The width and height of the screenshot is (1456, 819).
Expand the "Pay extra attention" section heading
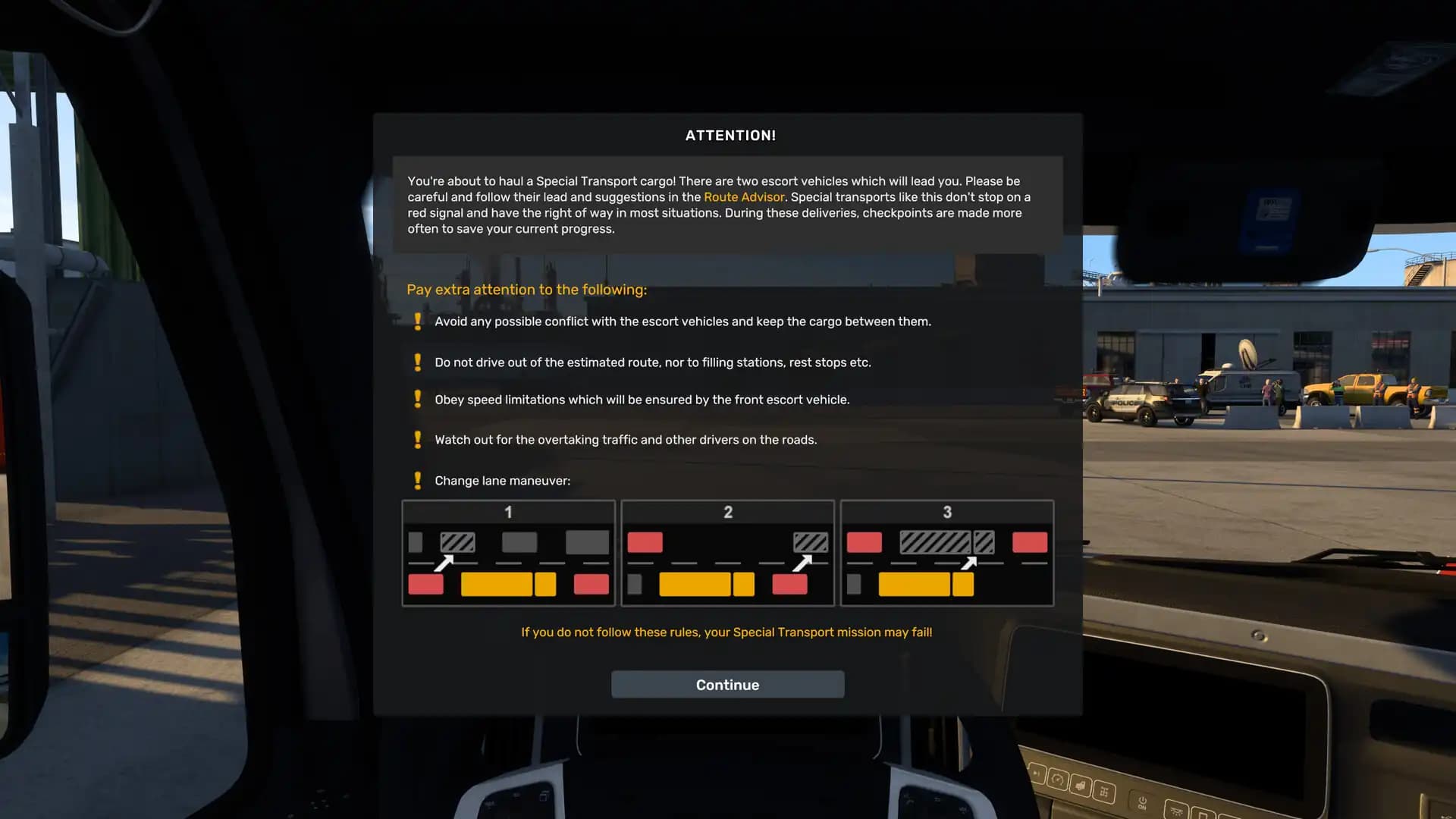pyautogui.click(x=526, y=289)
